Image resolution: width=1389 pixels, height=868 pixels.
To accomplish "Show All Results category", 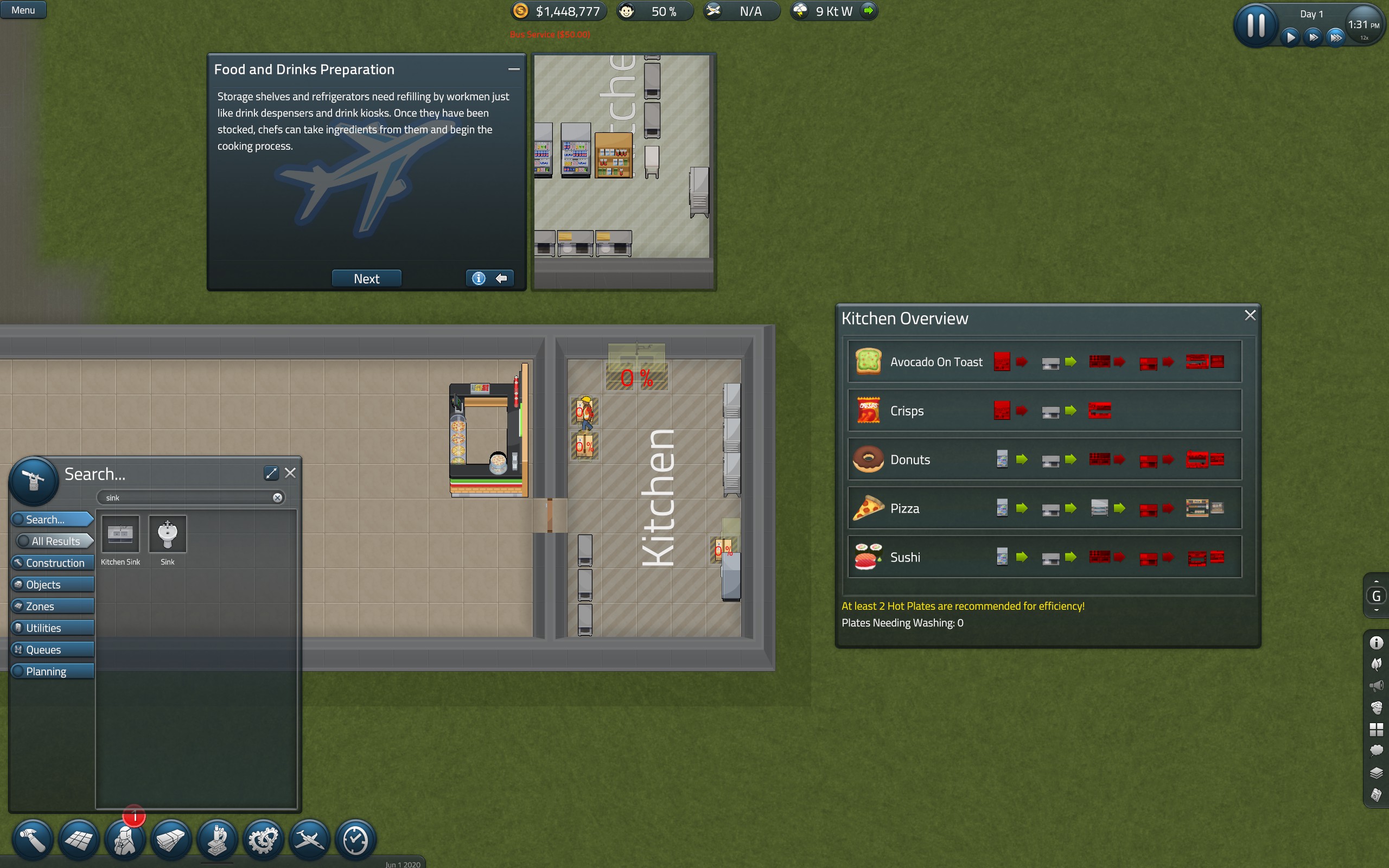I will [55, 541].
